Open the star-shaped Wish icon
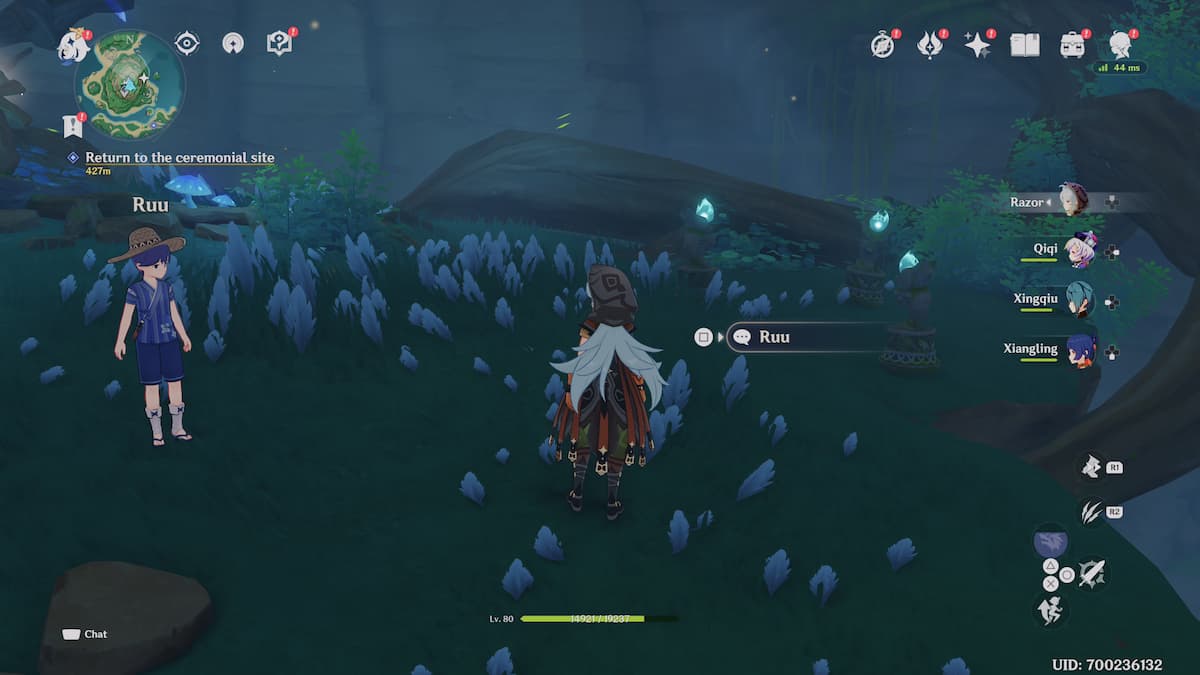Screen dimensions: 1200x675 (x=977, y=45)
